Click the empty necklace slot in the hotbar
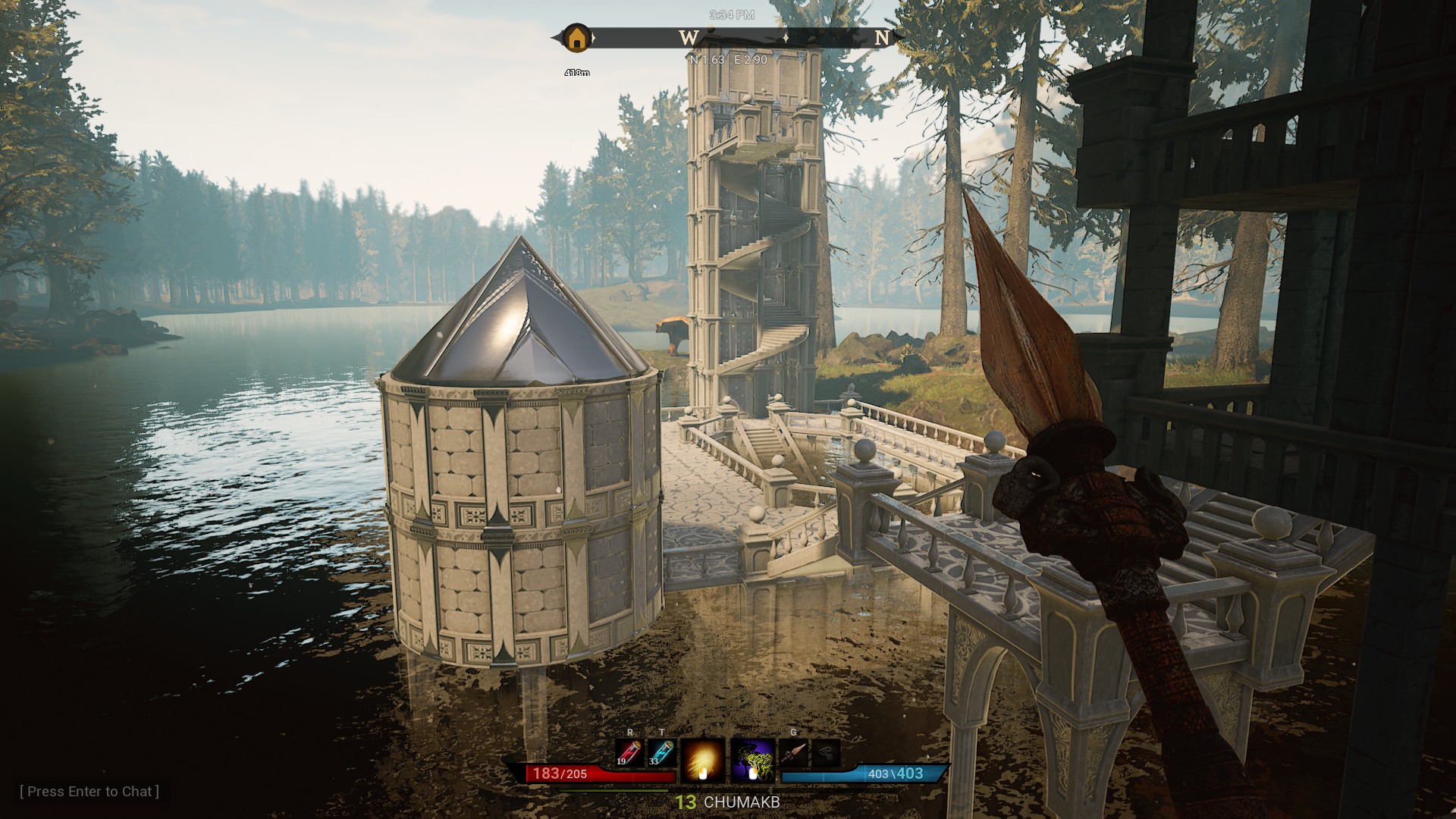Image resolution: width=1456 pixels, height=819 pixels. pyautogui.click(x=826, y=752)
